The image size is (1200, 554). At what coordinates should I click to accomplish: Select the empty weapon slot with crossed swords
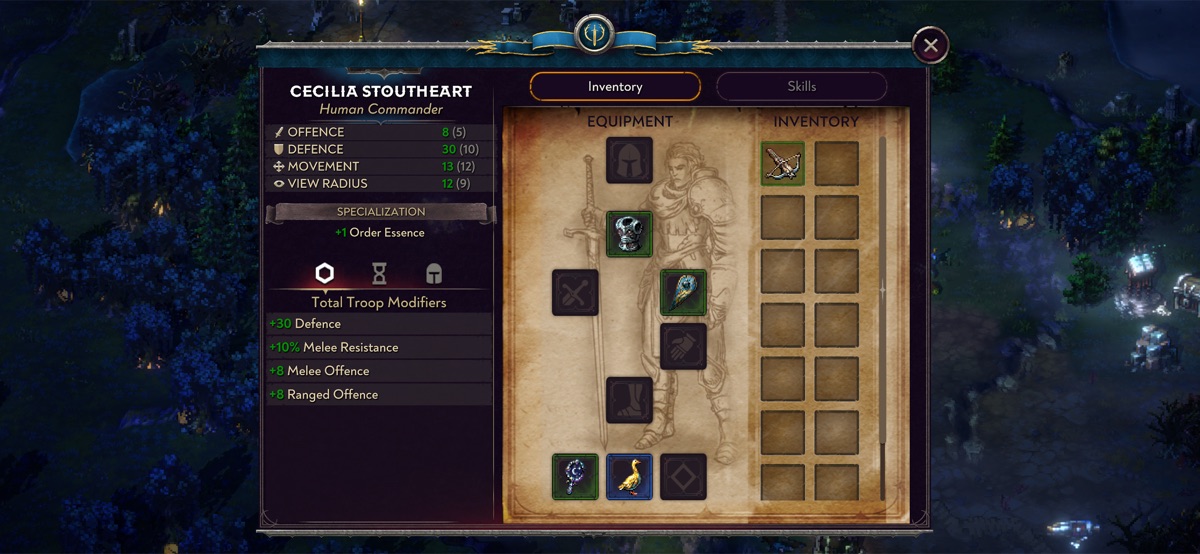575,293
